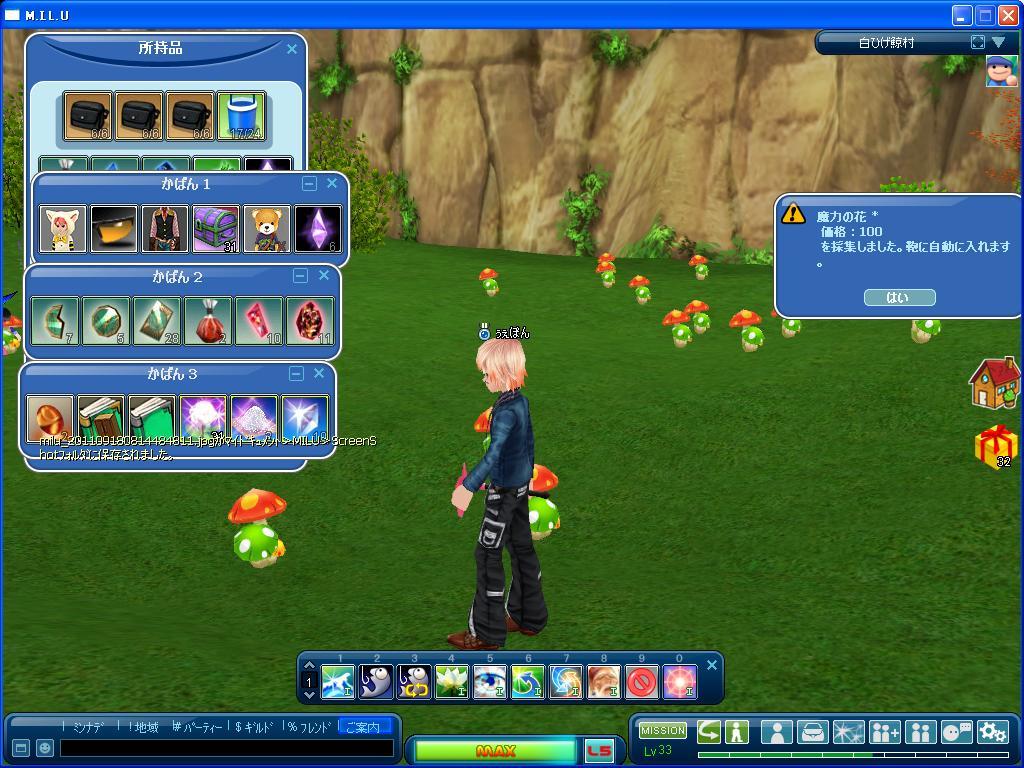Close the M.I.L.U game window
The height and width of the screenshot is (768, 1024).
[1009, 15]
